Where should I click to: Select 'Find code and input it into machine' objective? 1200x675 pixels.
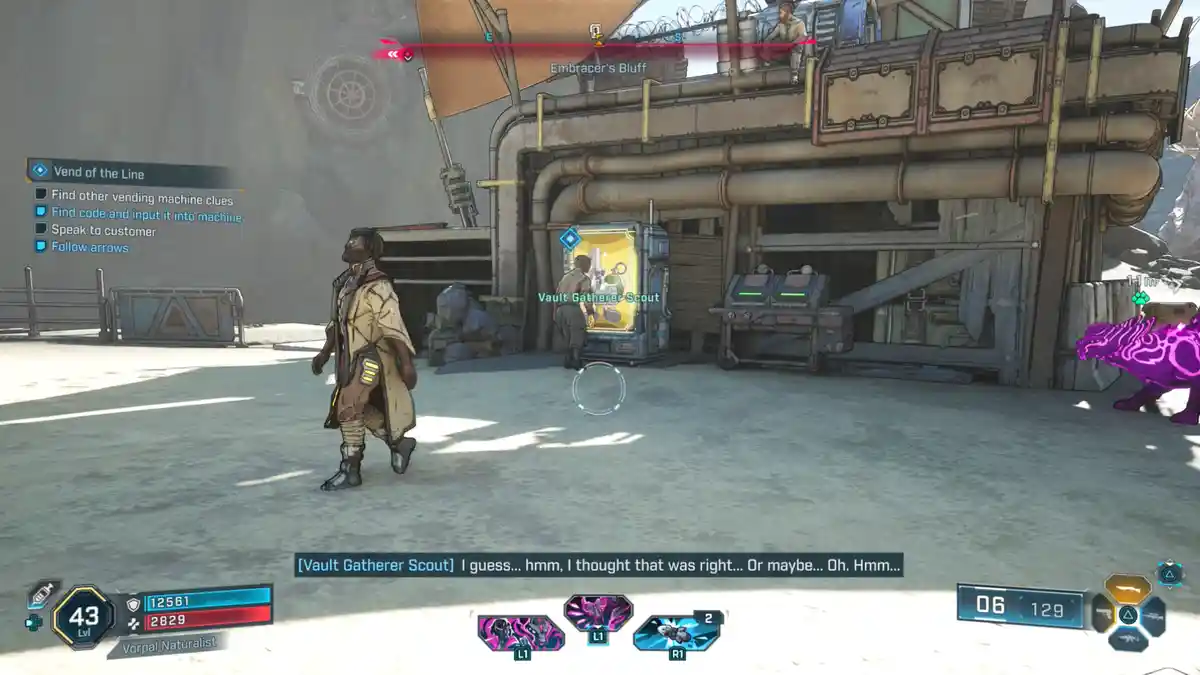click(x=146, y=214)
